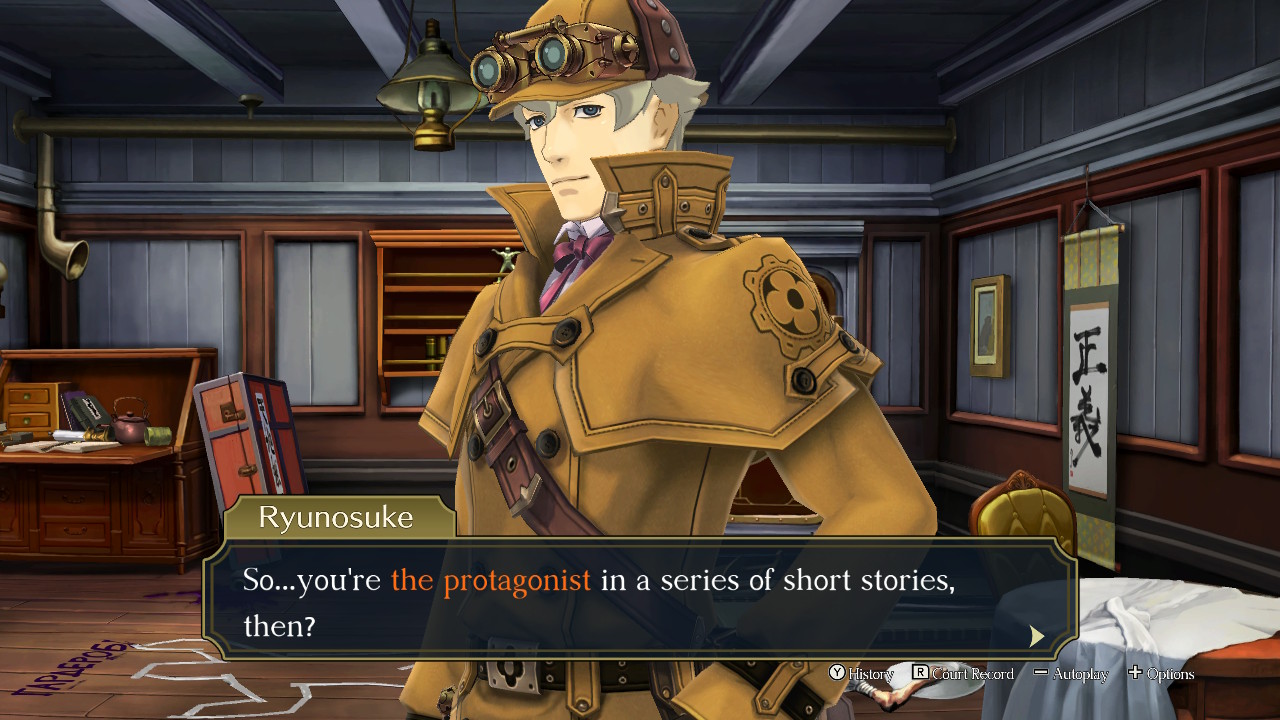Image resolution: width=1280 pixels, height=720 pixels.
Task: Click the hanging oil lamp
Action: [x=428, y=90]
